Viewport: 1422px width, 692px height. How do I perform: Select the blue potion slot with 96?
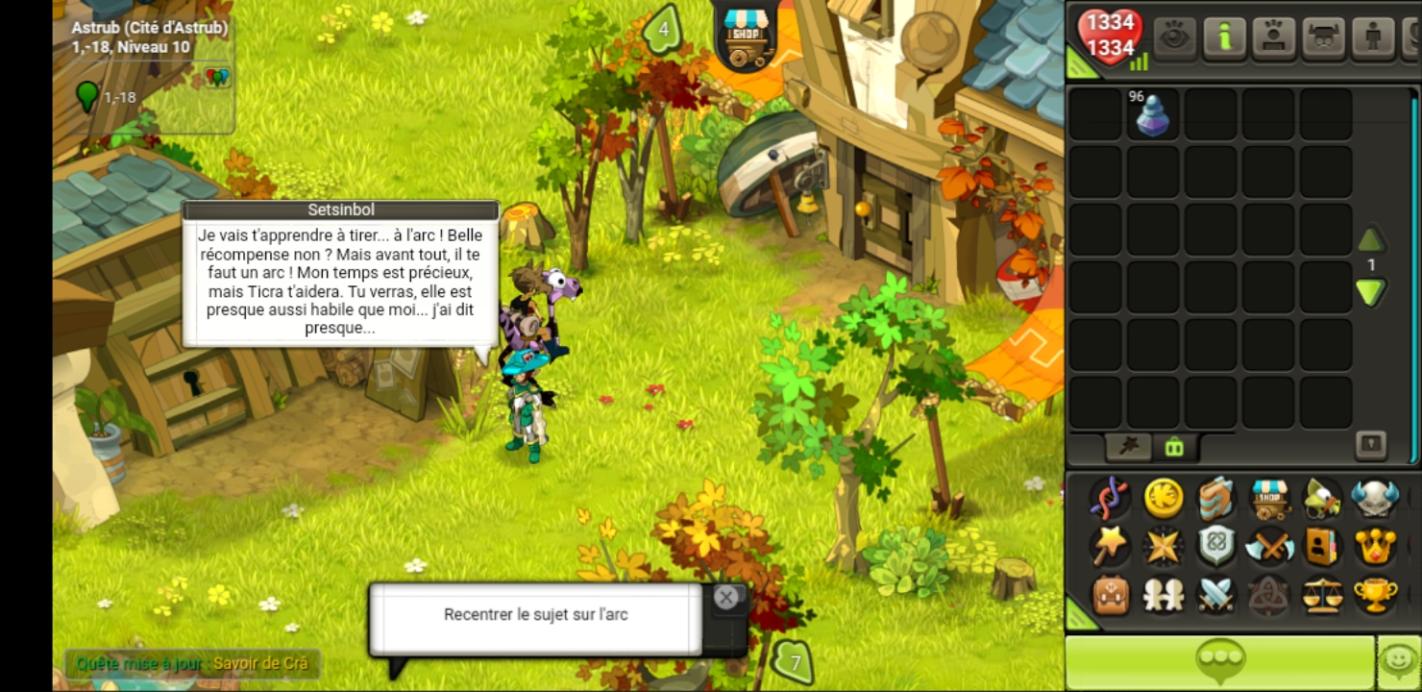coord(1152,115)
